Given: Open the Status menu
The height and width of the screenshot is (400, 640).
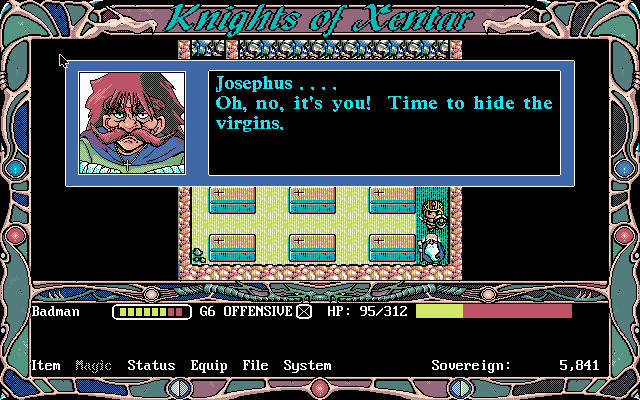Looking at the screenshot, I should tap(151, 366).
